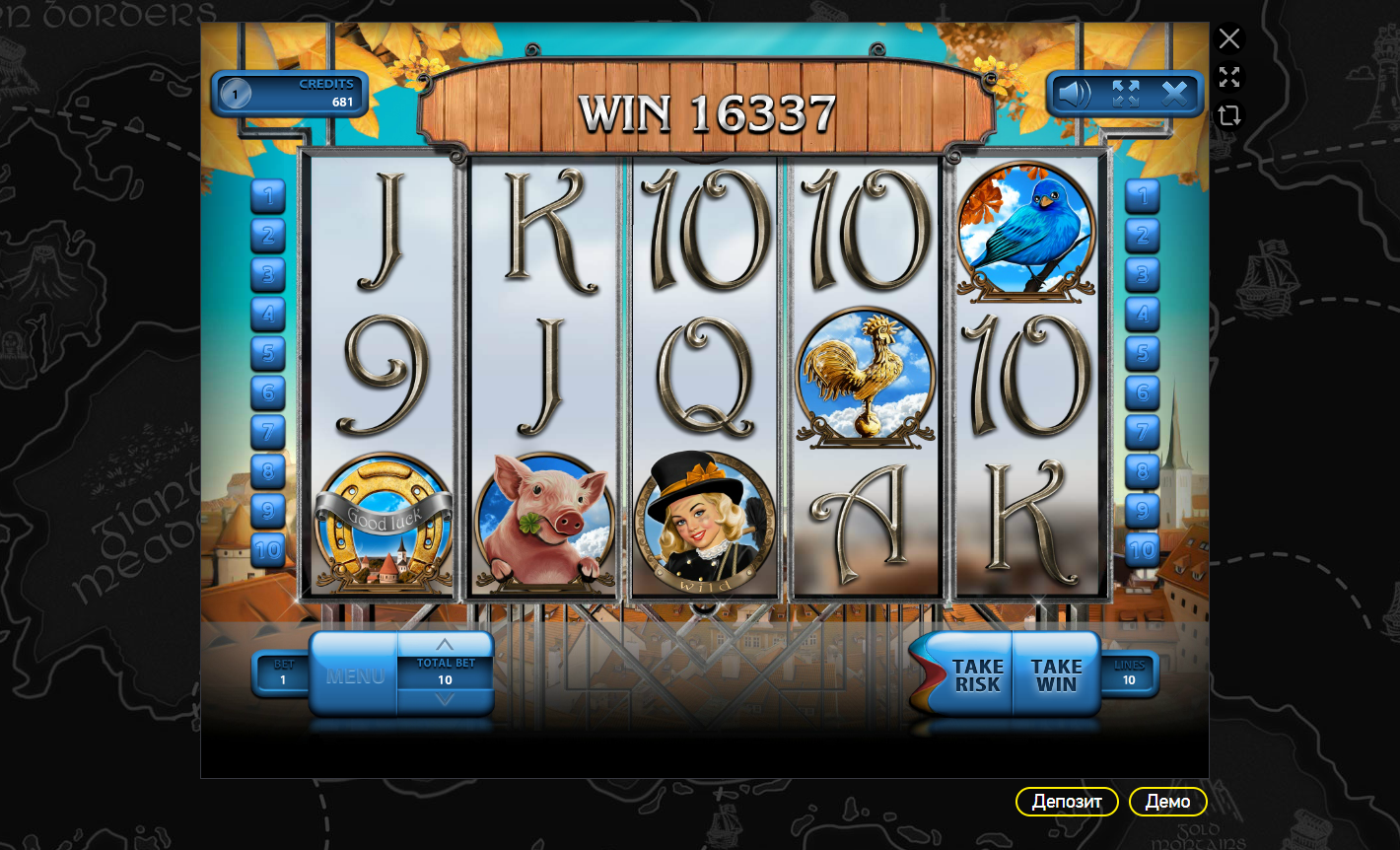The height and width of the screenshot is (850, 1400).
Task: Collect winnings with TAKE WIN
Action: (1056, 675)
